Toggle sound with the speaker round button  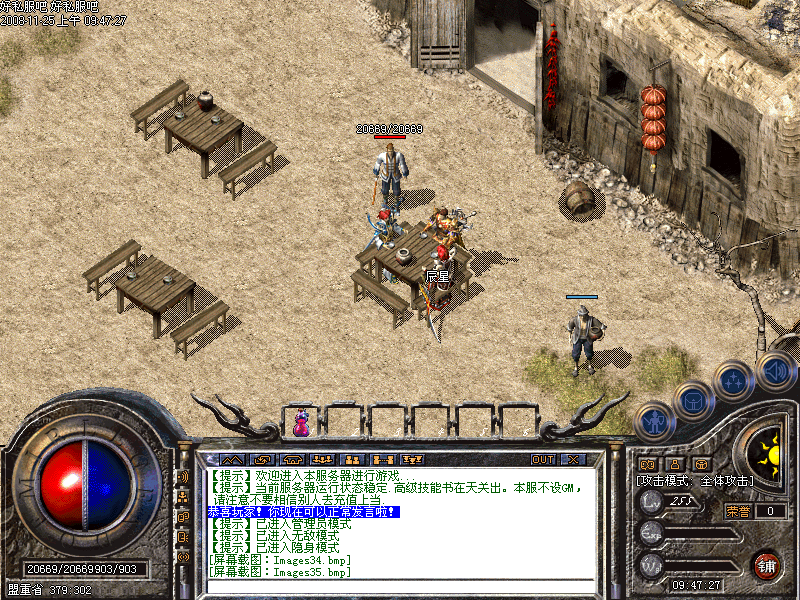[x=775, y=372]
